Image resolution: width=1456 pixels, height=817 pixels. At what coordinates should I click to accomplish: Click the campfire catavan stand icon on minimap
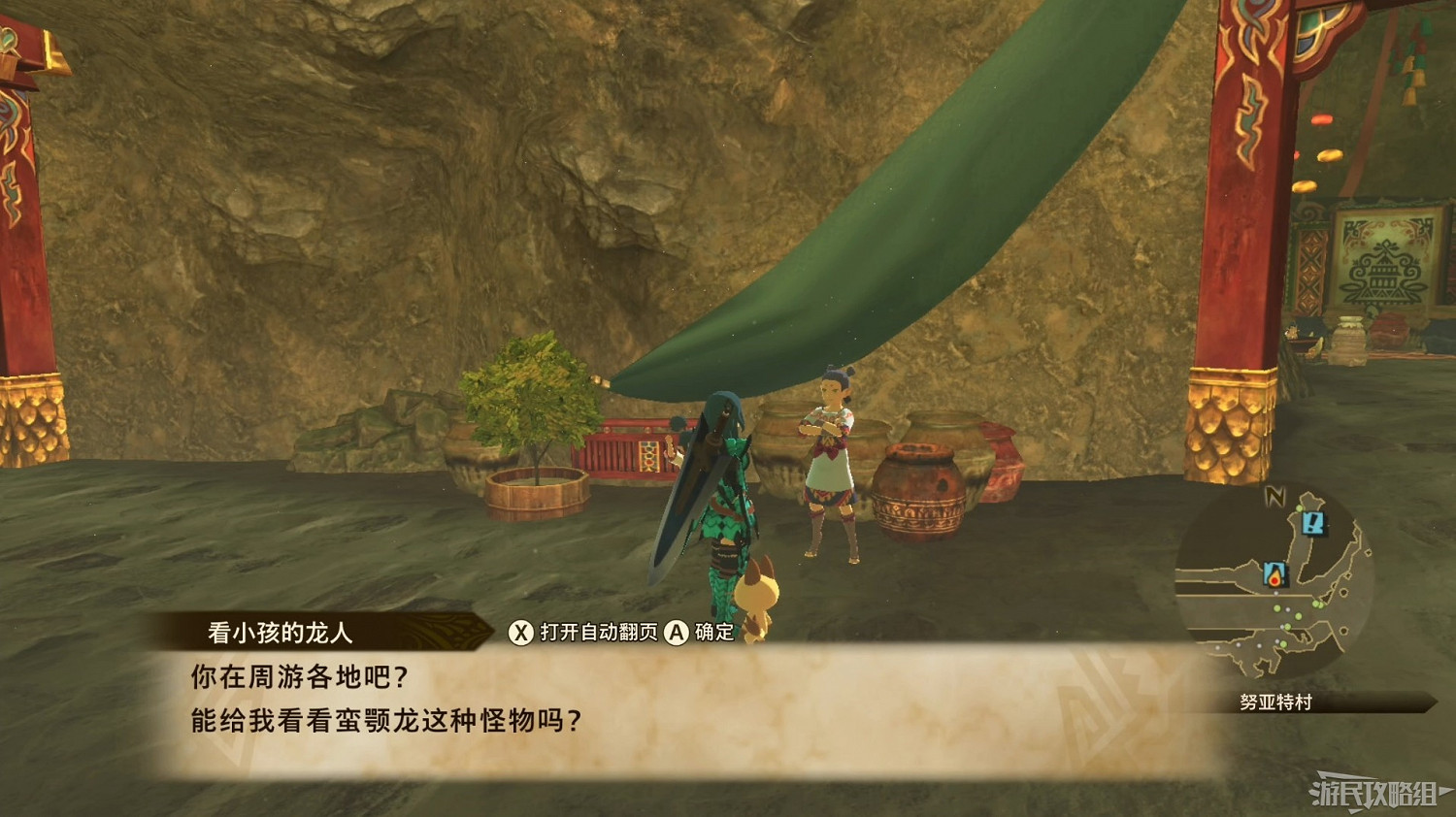tap(1274, 575)
